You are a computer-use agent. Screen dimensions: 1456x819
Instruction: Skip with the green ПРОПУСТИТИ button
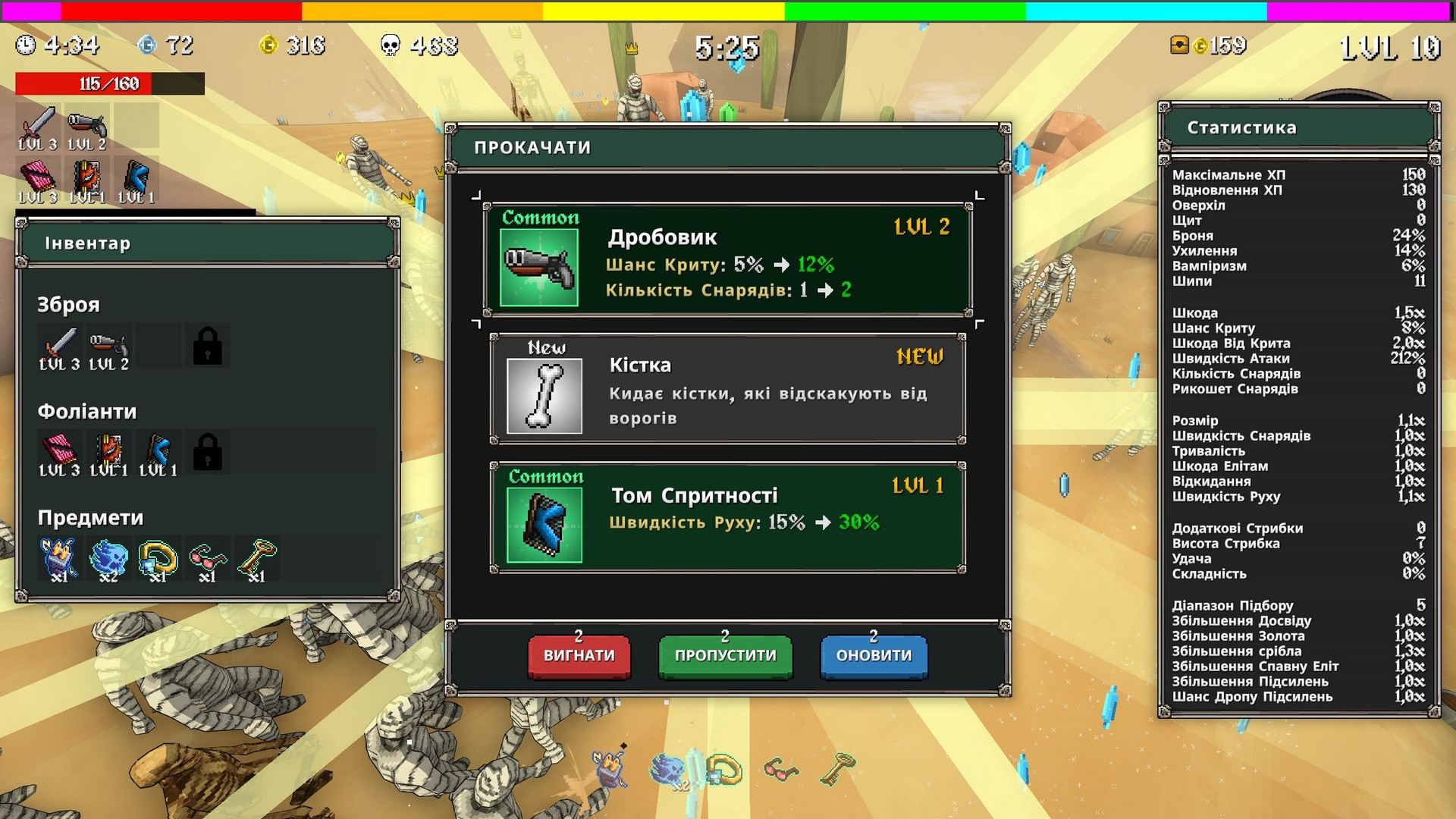(x=725, y=655)
